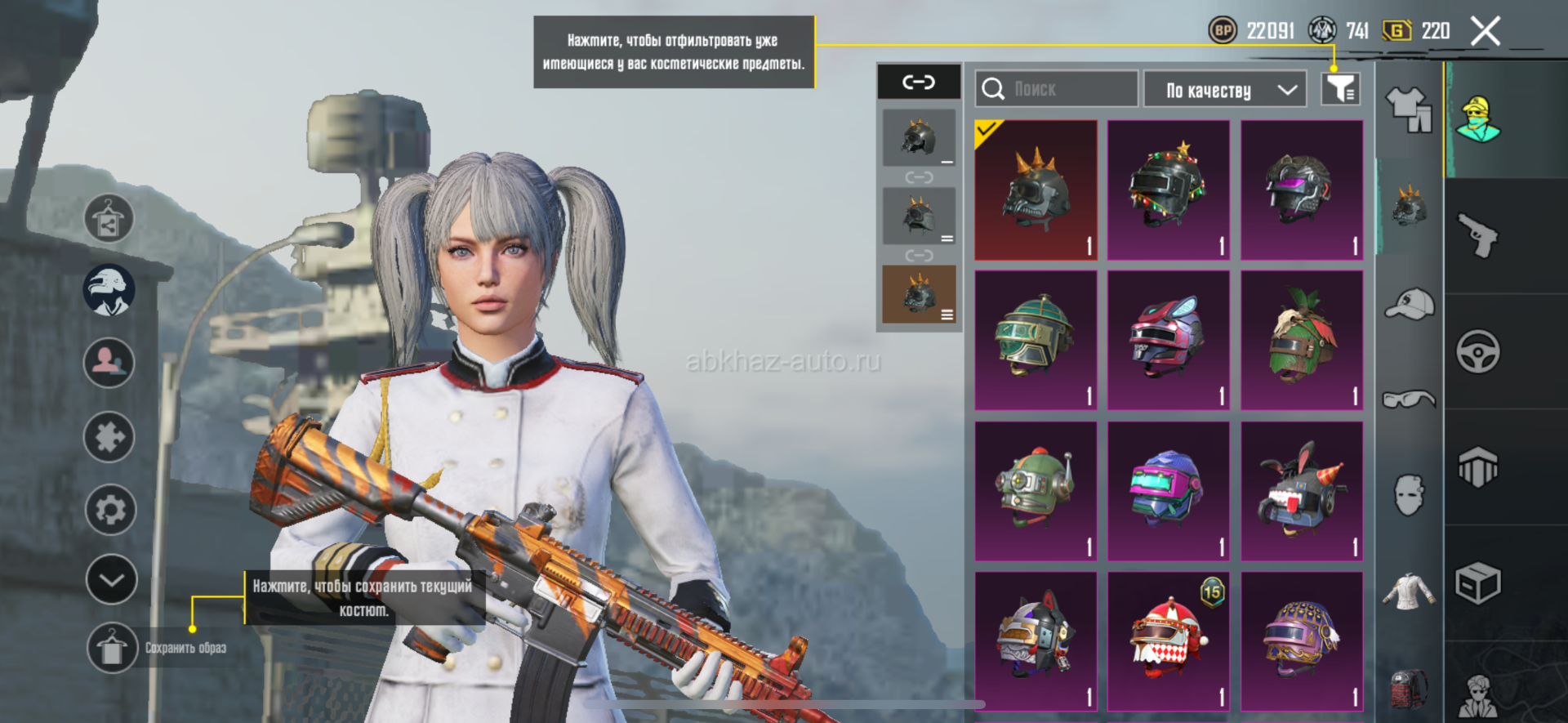
Task: Switch to the glasses category
Action: (x=1410, y=399)
